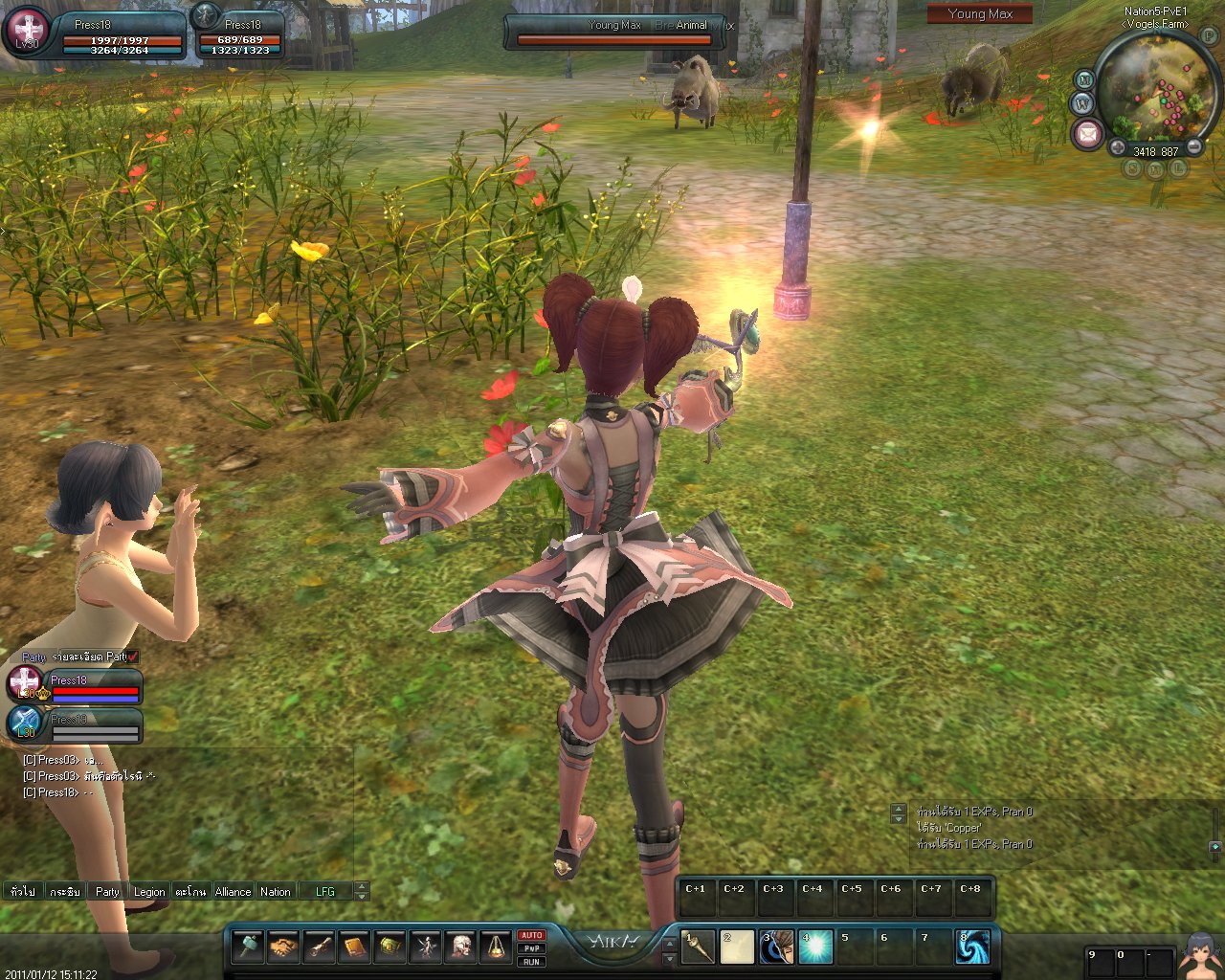Open the pink mail envelope icon
The height and width of the screenshot is (980, 1225).
pyautogui.click(x=1087, y=134)
